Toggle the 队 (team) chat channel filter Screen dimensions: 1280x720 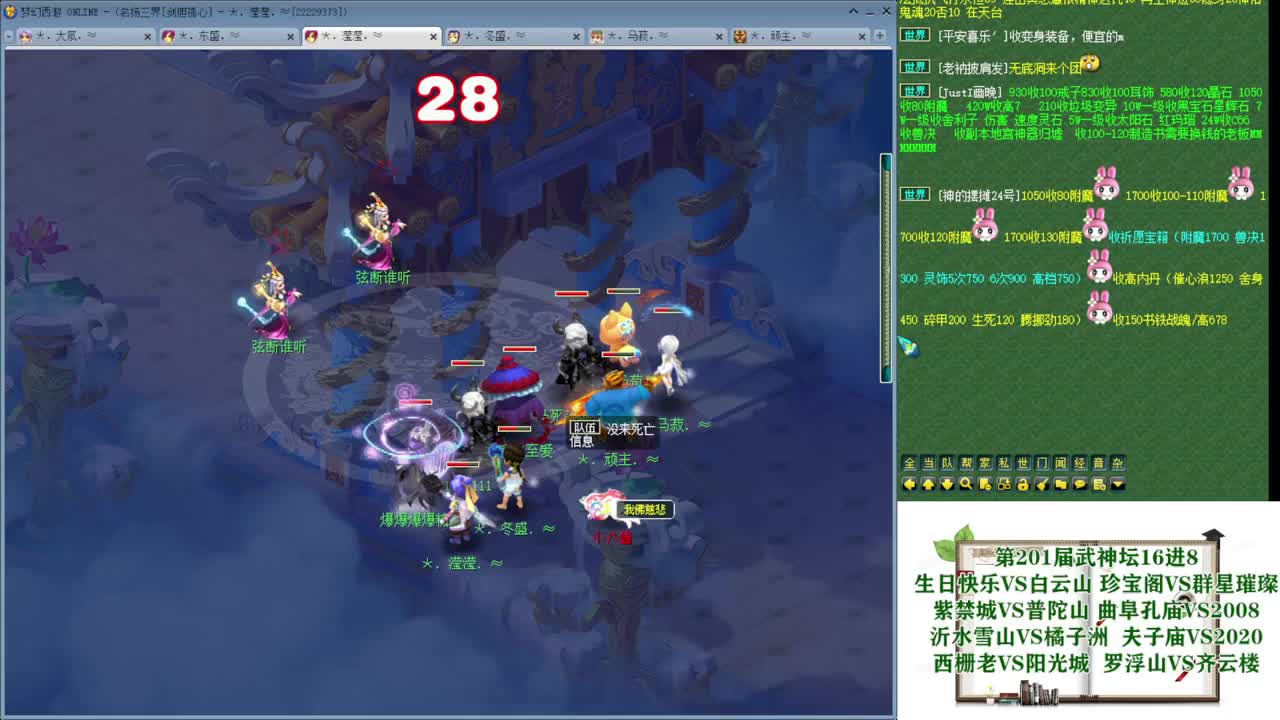pos(947,462)
